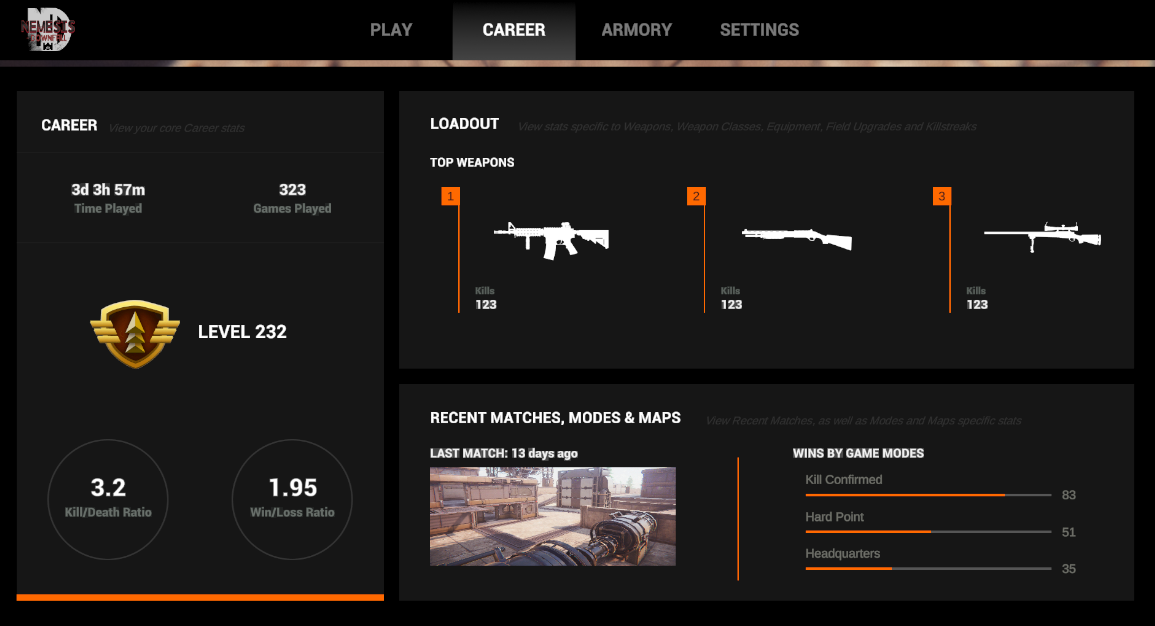Open Recent Matches, Modes & Maps section

click(555, 418)
